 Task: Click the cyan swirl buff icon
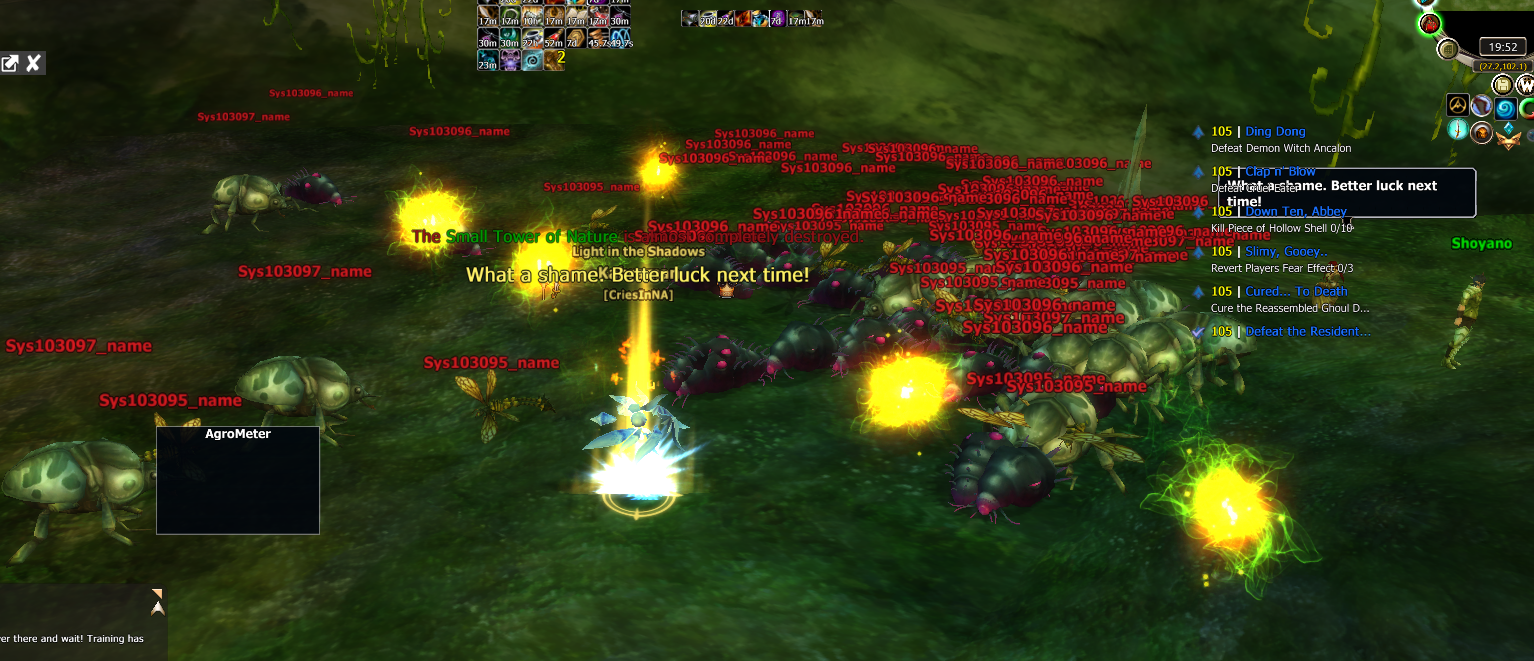pos(532,61)
